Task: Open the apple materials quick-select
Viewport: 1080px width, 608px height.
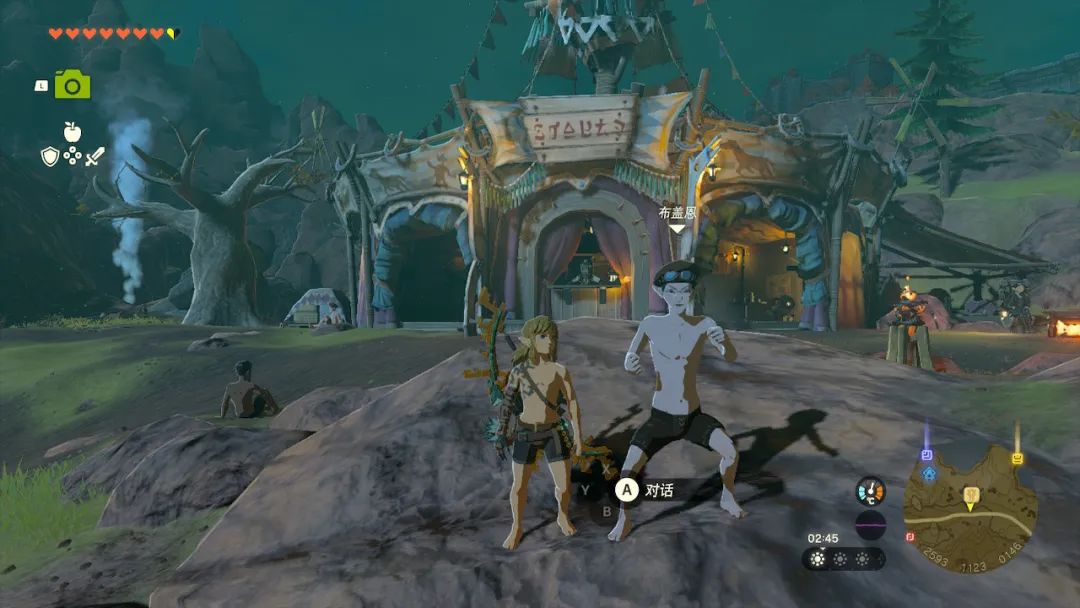Action: 71,131
